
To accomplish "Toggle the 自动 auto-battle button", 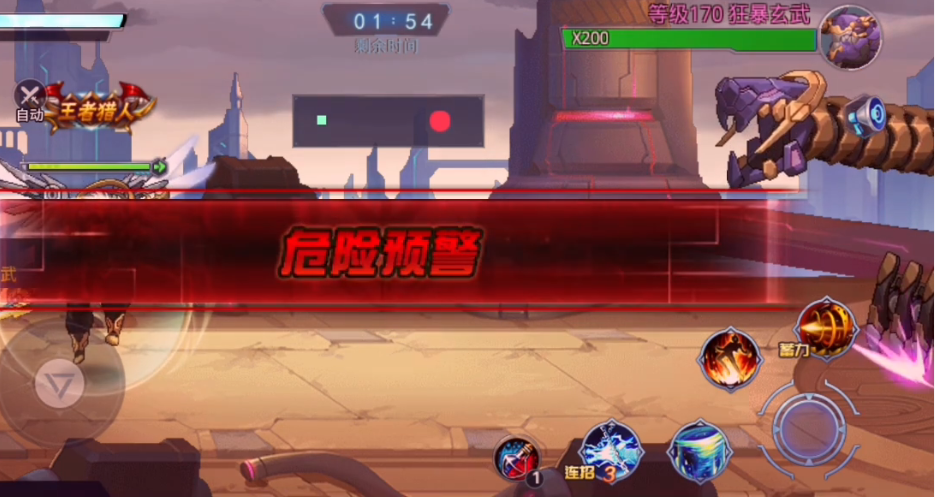I will click(31, 101).
